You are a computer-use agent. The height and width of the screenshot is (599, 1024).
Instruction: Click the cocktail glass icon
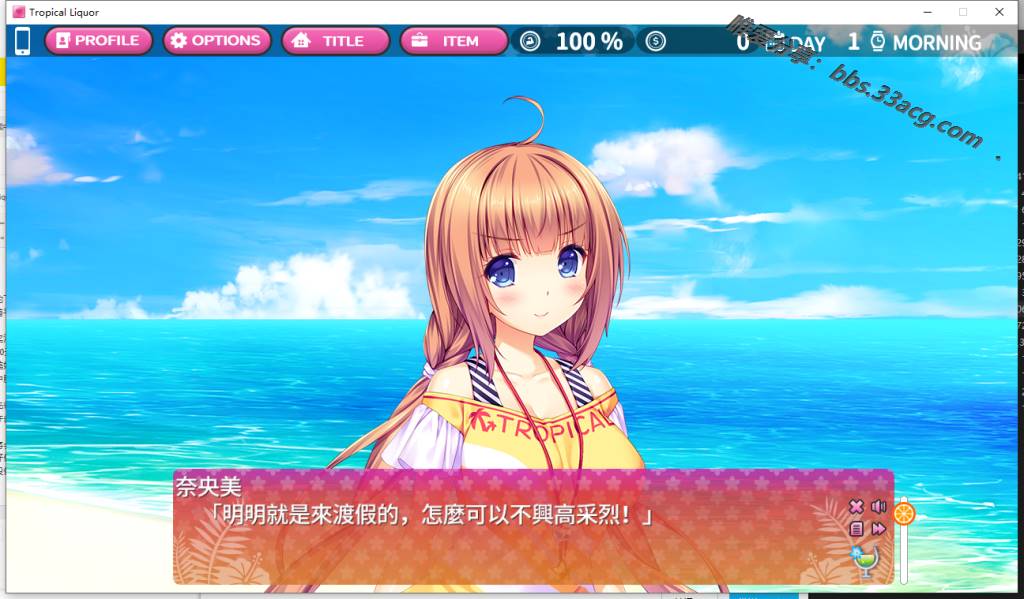864,561
